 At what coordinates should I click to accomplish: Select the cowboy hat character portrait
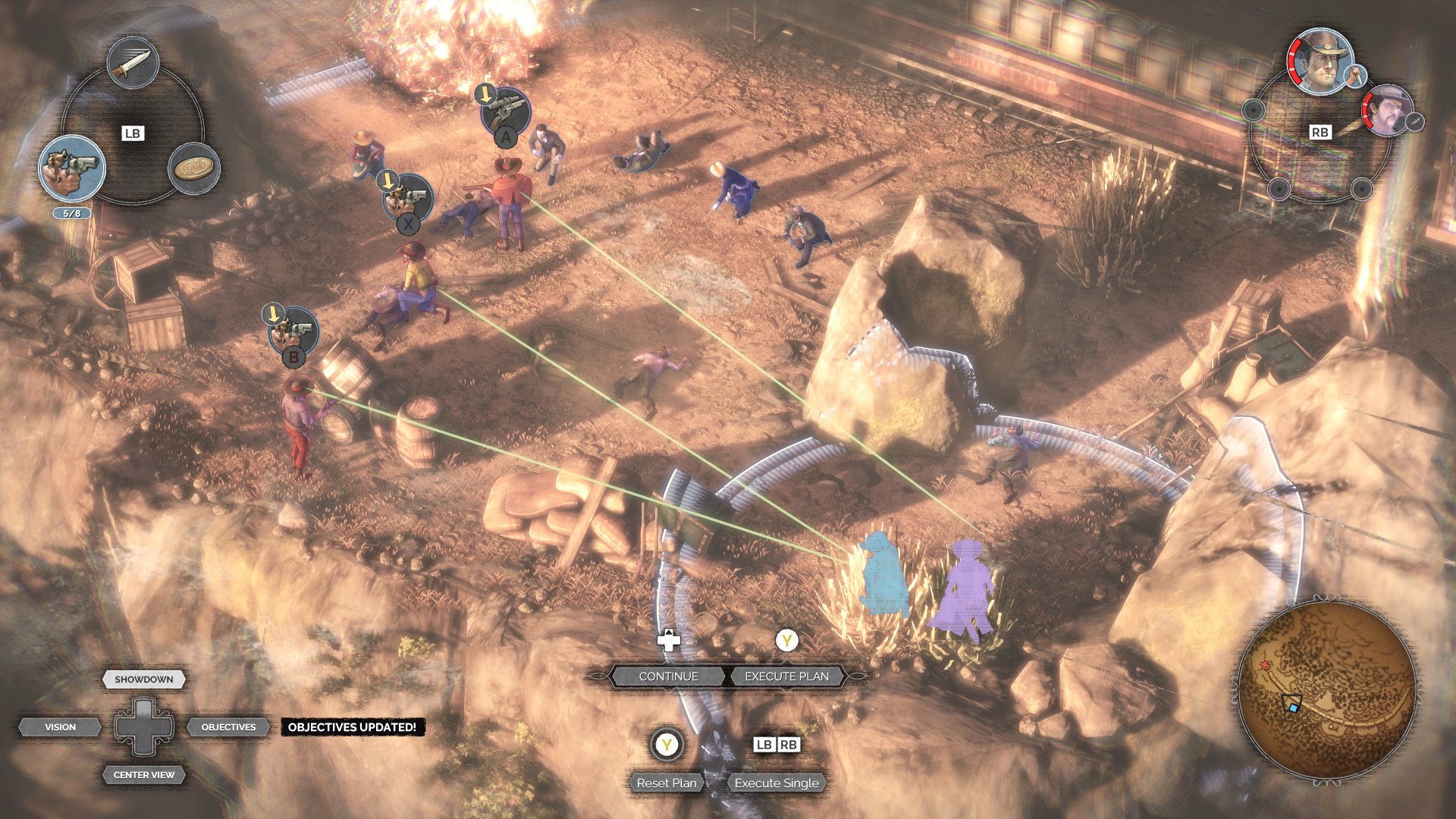(1319, 61)
